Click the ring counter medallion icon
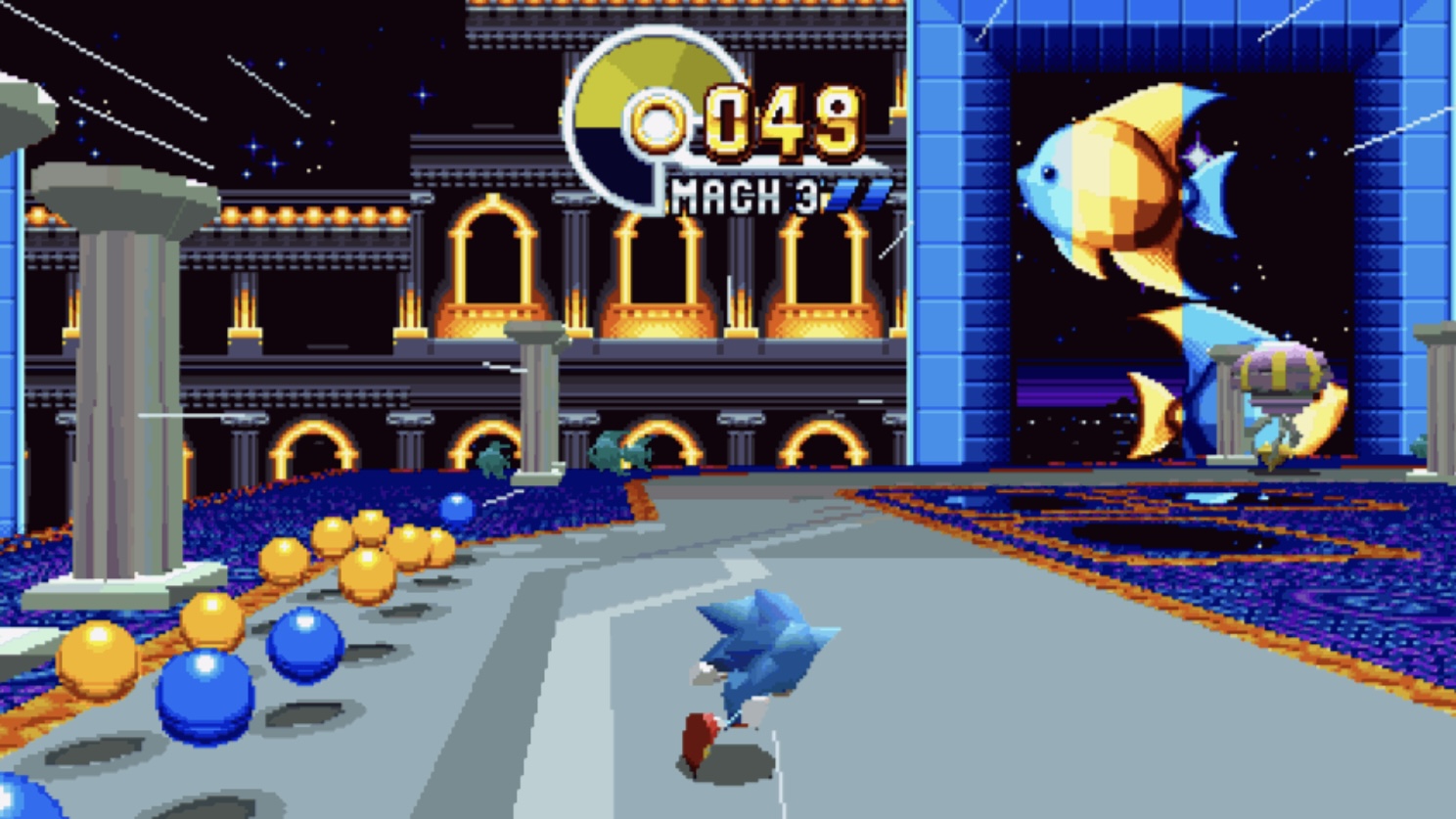1456x819 pixels. tap(637, 117)
